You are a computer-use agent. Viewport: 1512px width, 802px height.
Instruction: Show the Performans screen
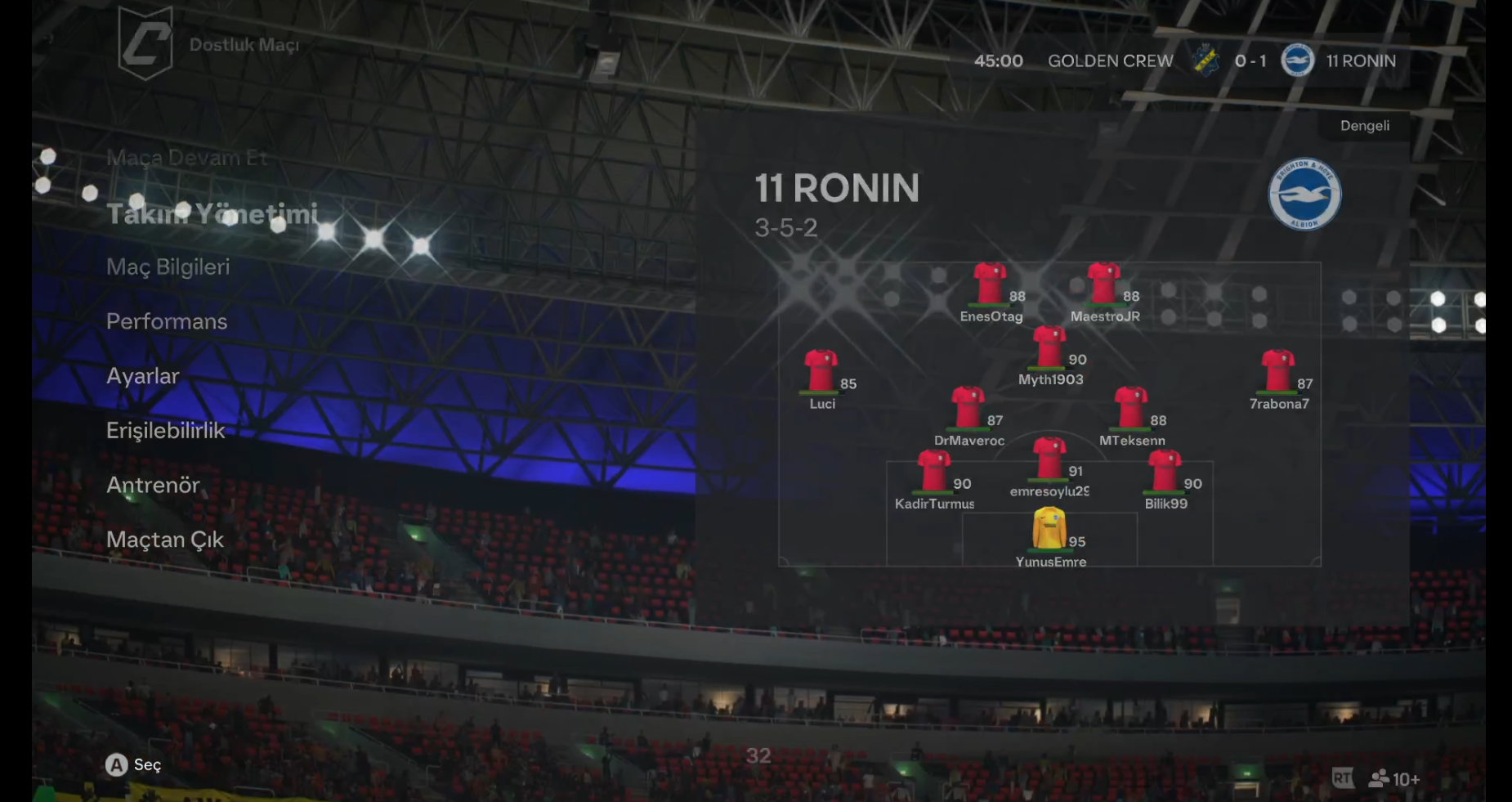point(167,322)
